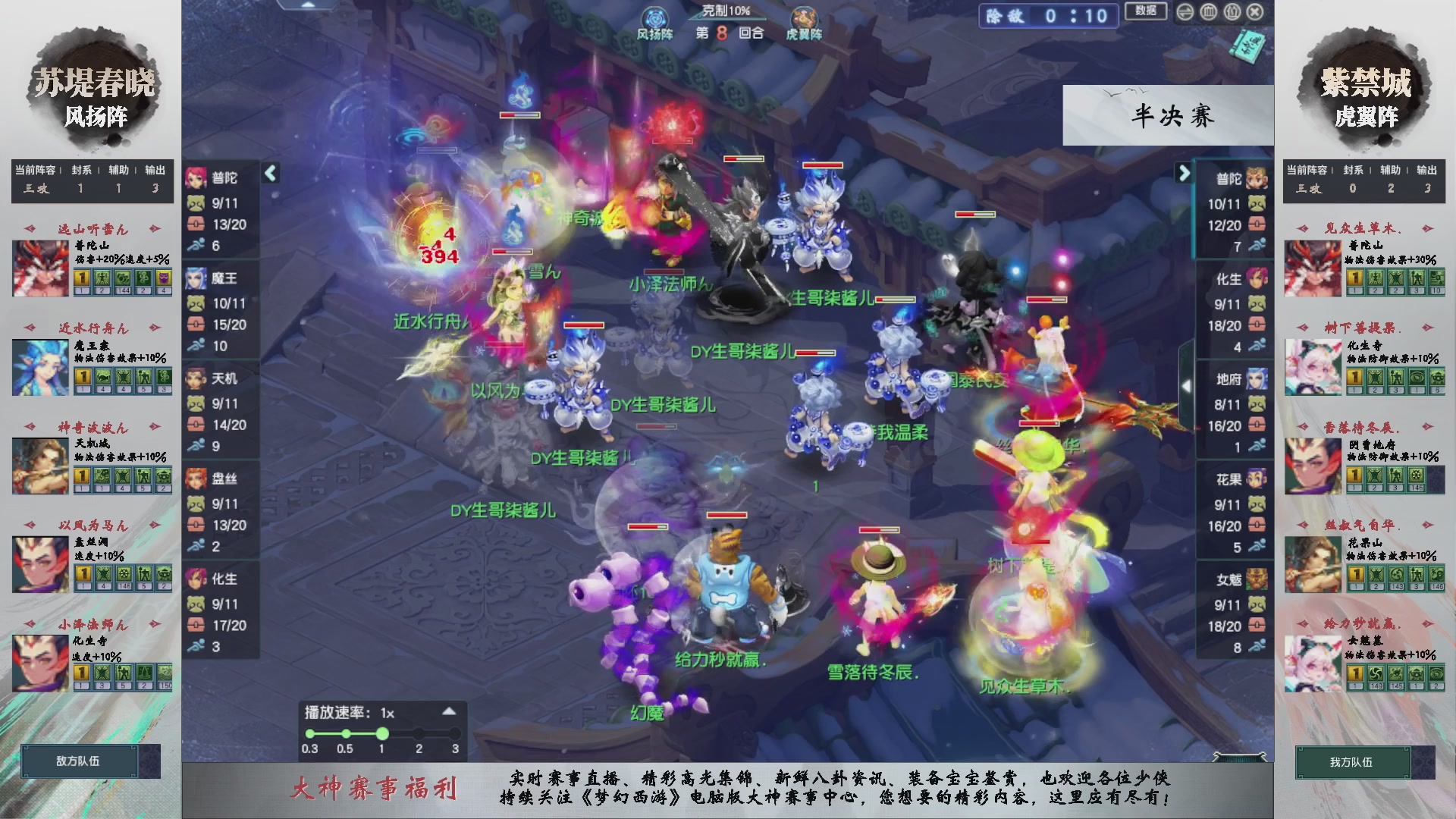Click the 化生 portrait in right panel
Viewport: 1456px width, 819px height.
[x=1257, y=279]
